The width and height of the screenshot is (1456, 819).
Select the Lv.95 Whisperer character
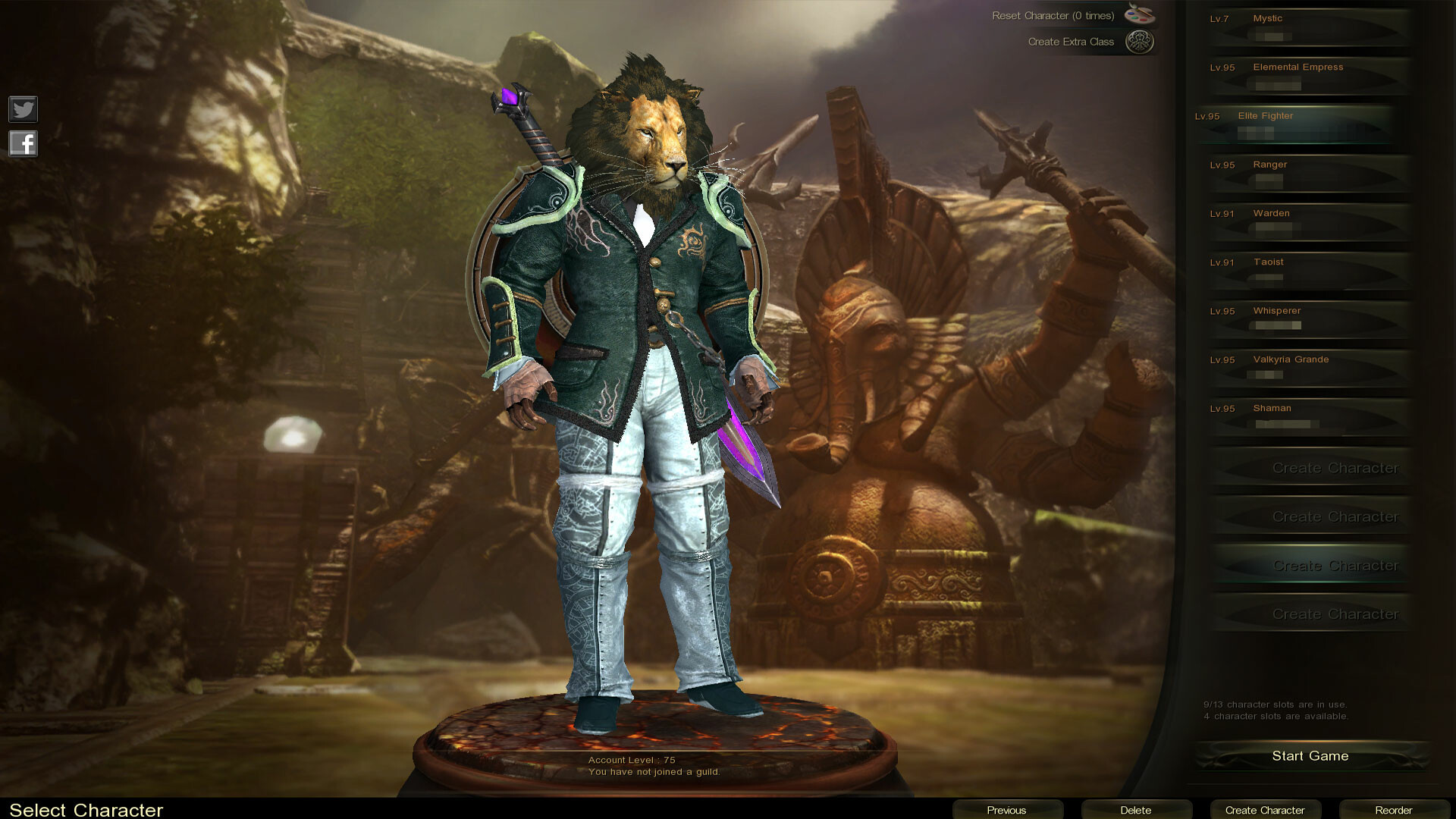(1308, 318)
